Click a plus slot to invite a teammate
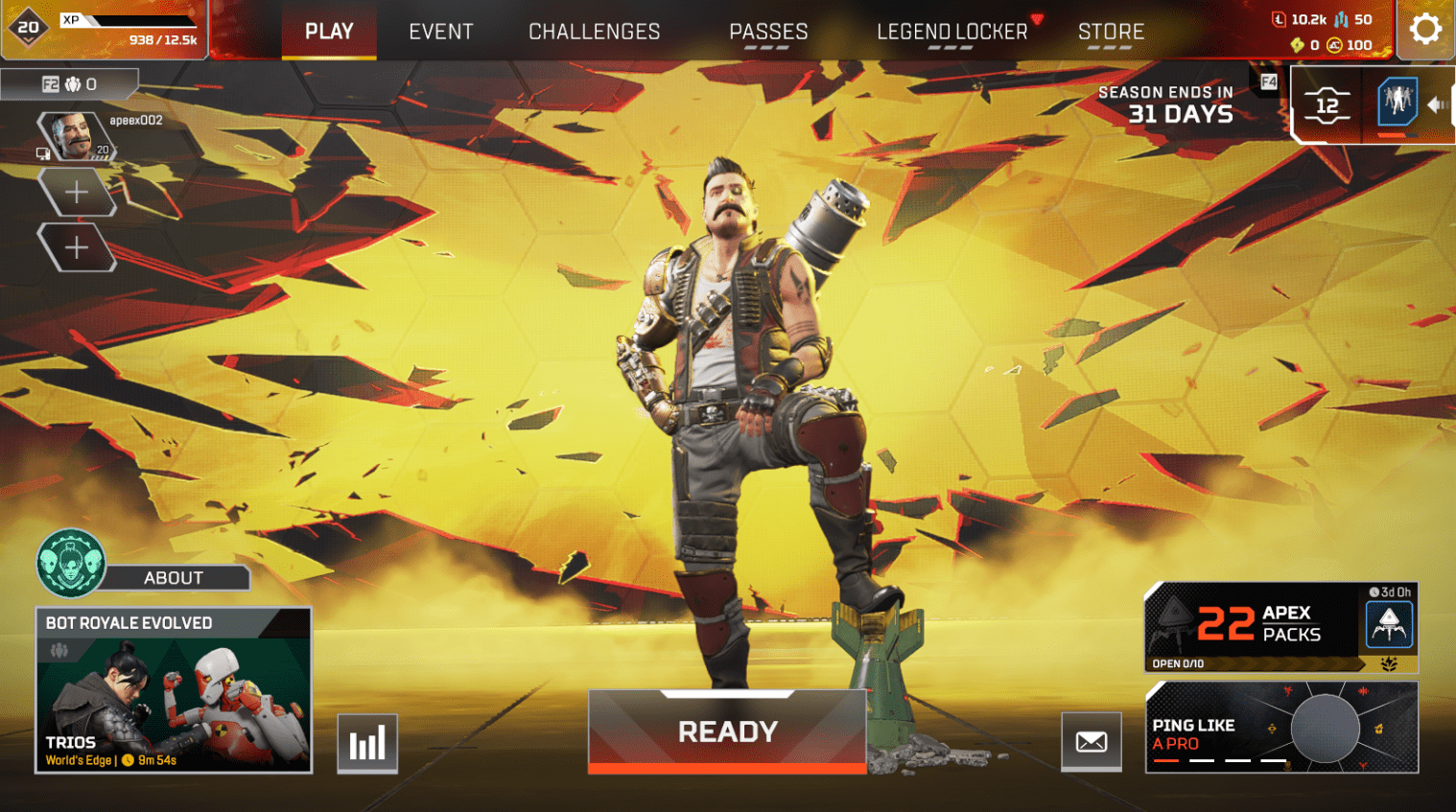The image size is (1456, 812). pos(77,191)
